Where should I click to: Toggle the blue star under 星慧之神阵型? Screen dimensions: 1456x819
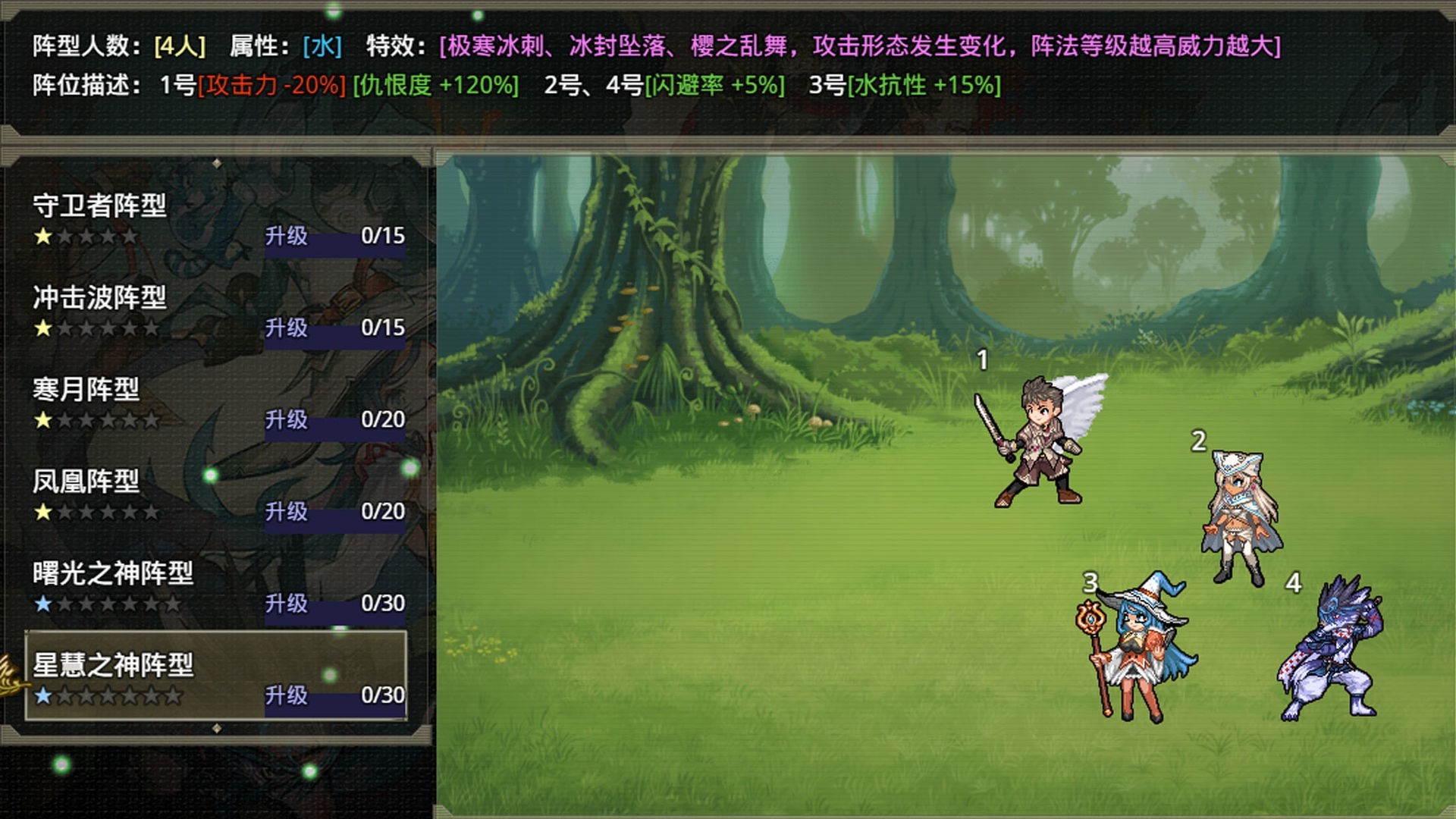(42, 696)
